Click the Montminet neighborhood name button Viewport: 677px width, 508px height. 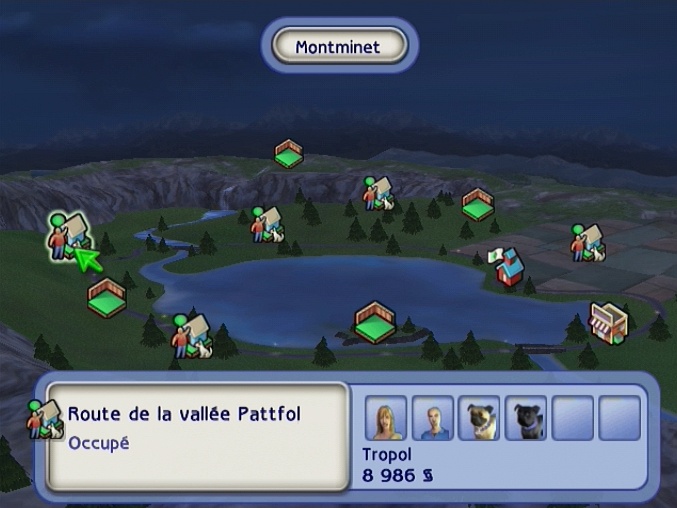coord(338,46)
